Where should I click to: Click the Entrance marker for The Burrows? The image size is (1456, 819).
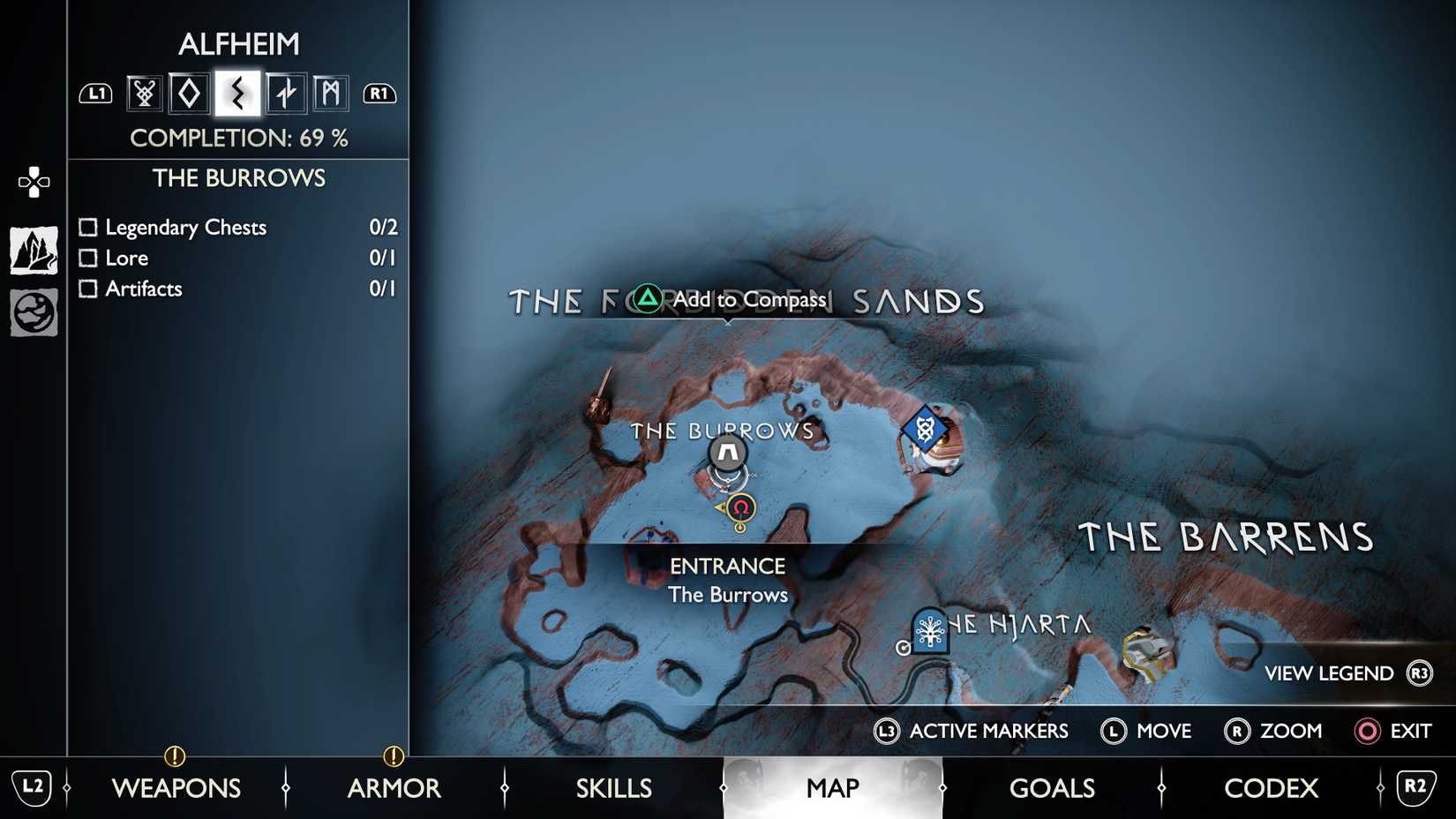pos(726,455)
